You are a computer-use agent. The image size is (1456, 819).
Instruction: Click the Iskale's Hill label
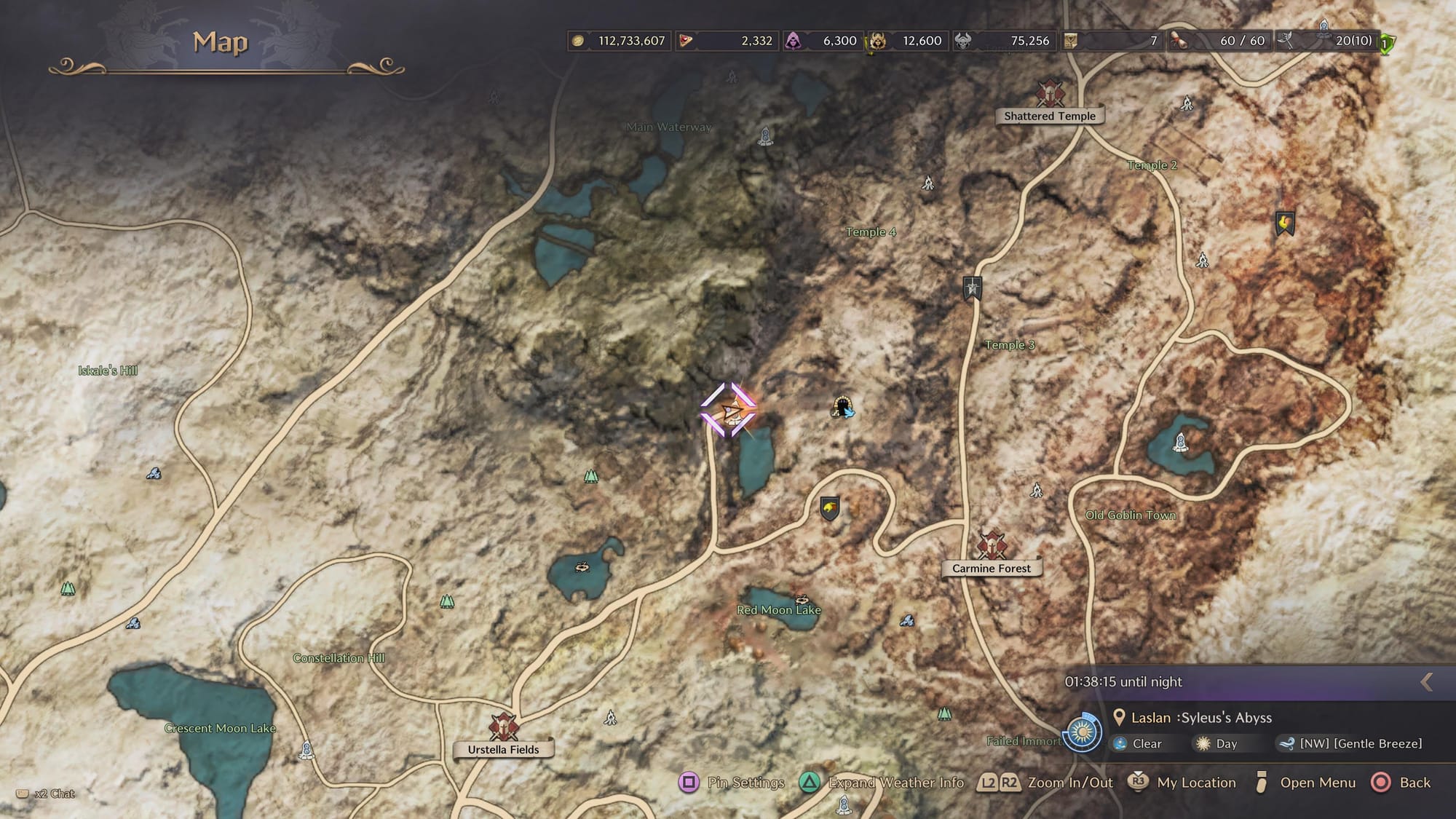click(x=108, y=371)
